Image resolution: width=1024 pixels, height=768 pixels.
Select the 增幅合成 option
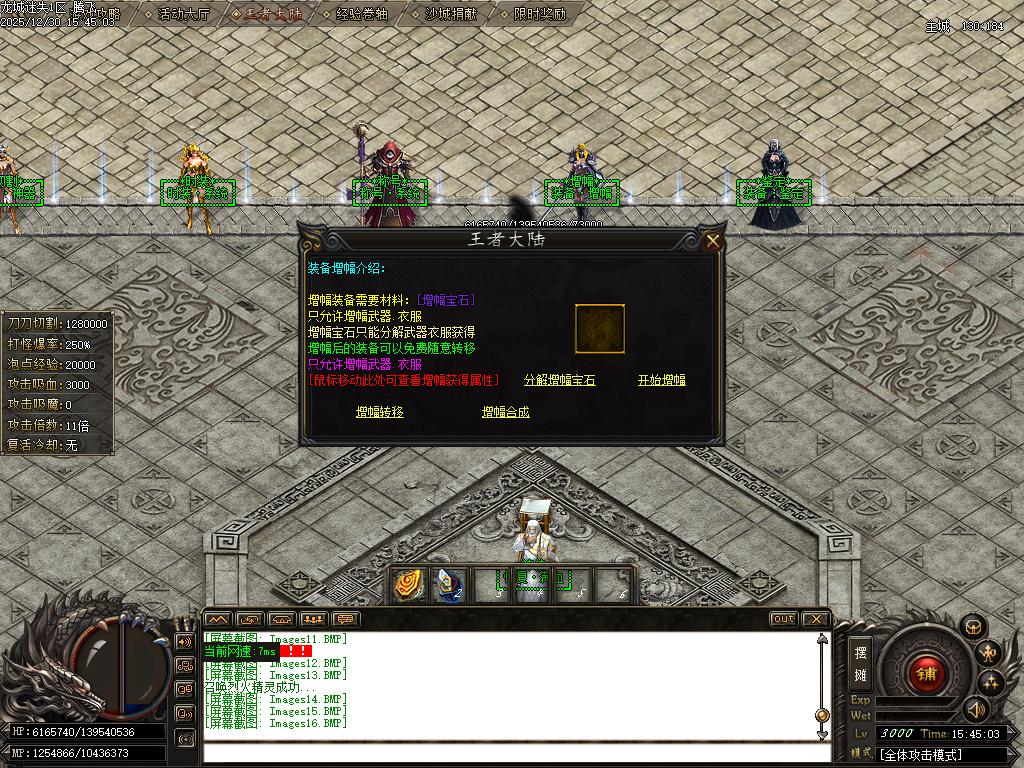tap(506, 412)
